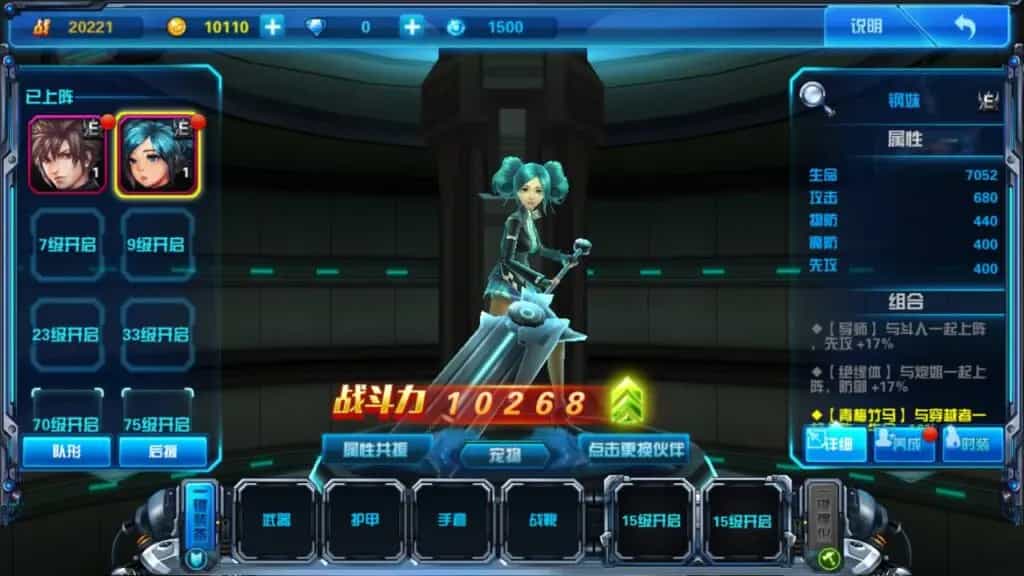Open the 宠物 pet button
The height and width of the screenshot is (576, 1024).
505,454
